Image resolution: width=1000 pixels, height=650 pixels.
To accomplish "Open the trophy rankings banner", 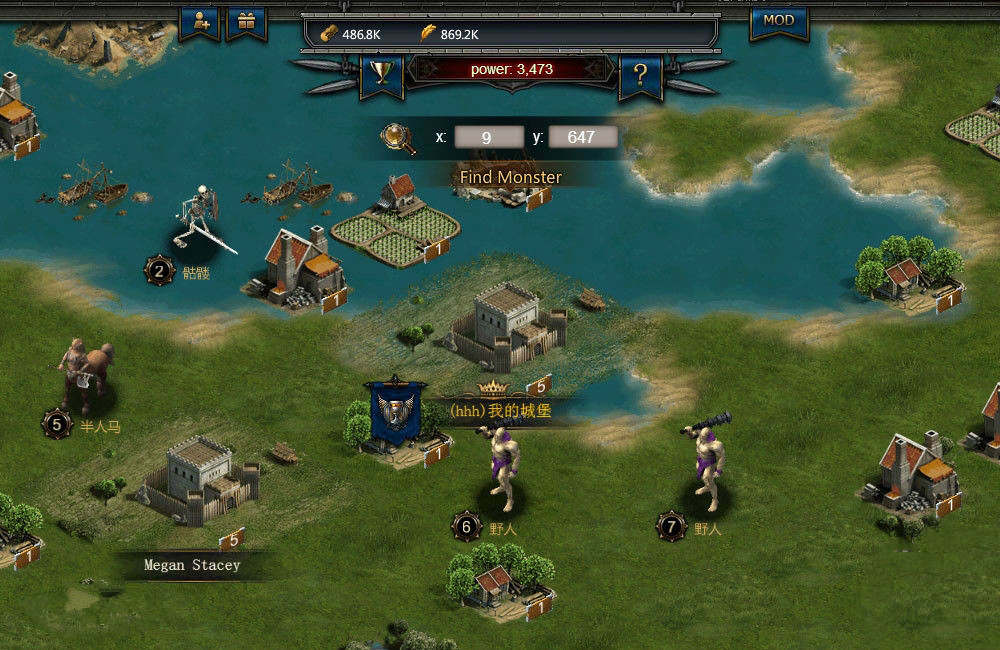I will click(381, 73).
